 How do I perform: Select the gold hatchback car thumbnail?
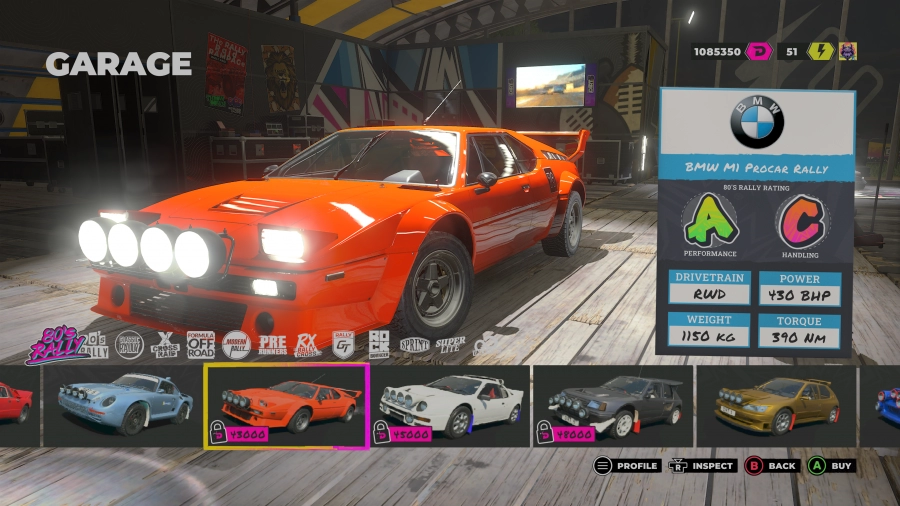tap(776, 405)
